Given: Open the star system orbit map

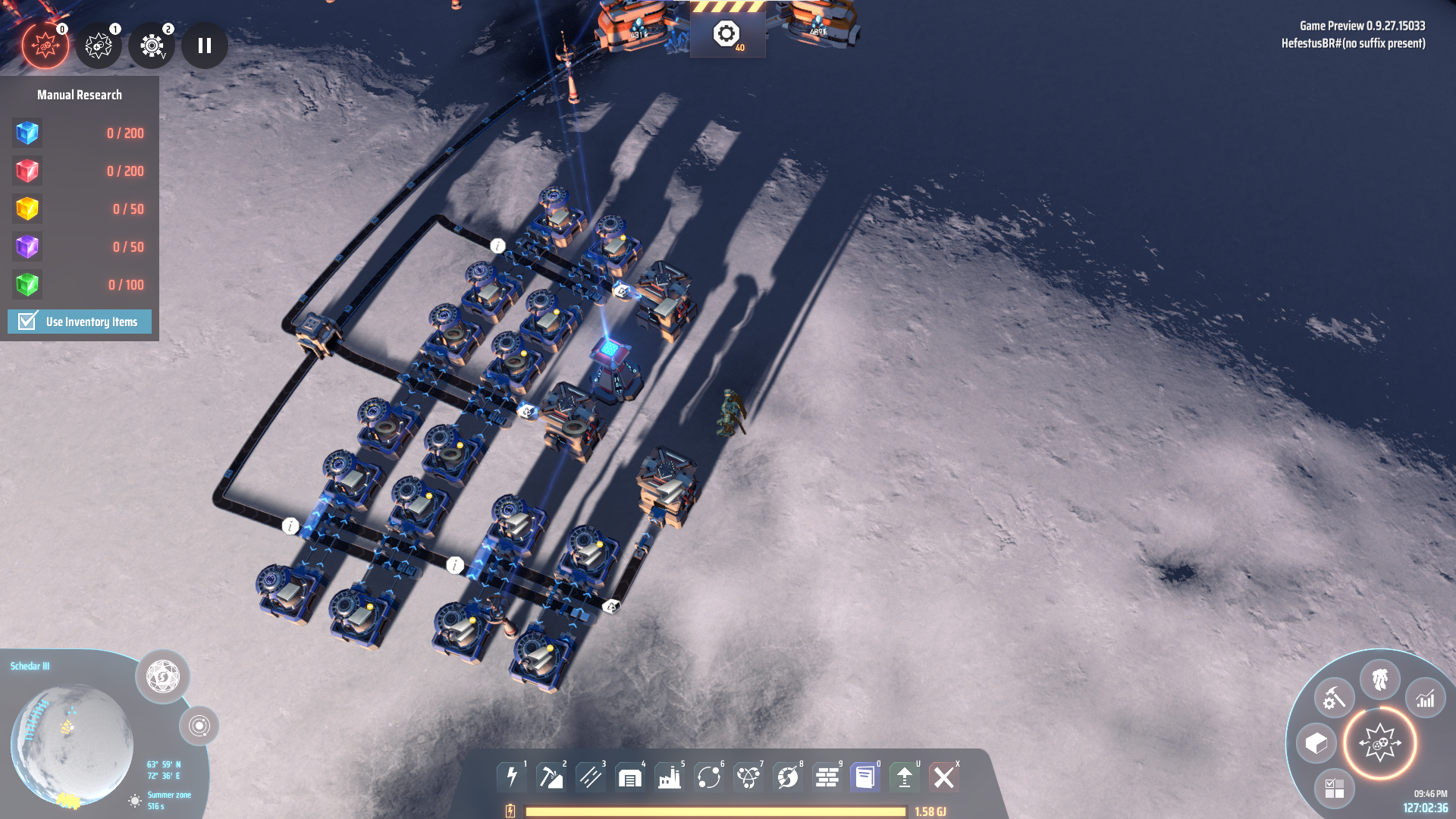Looking at the screenshot, I should click(199, 726).
